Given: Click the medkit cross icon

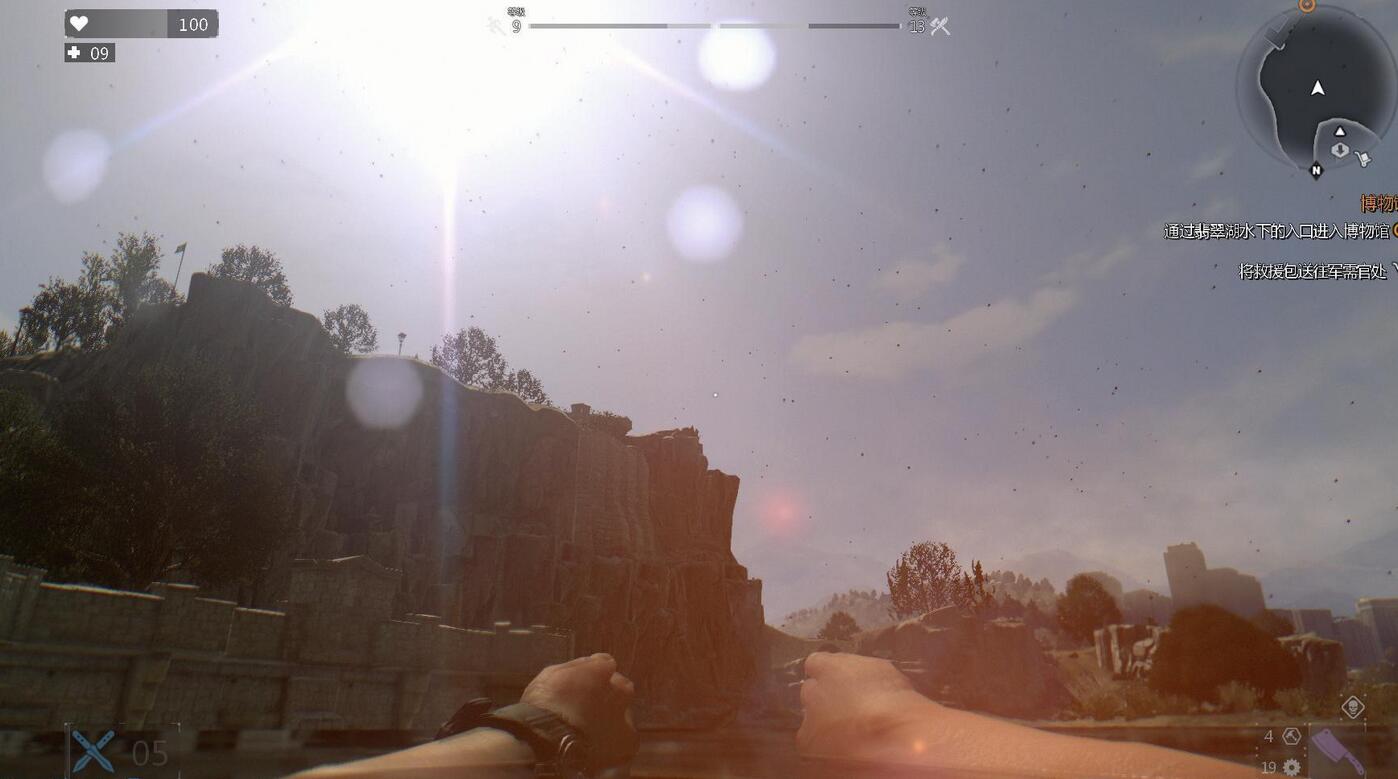Looking at the screenshot, I should tap(74, 53).
